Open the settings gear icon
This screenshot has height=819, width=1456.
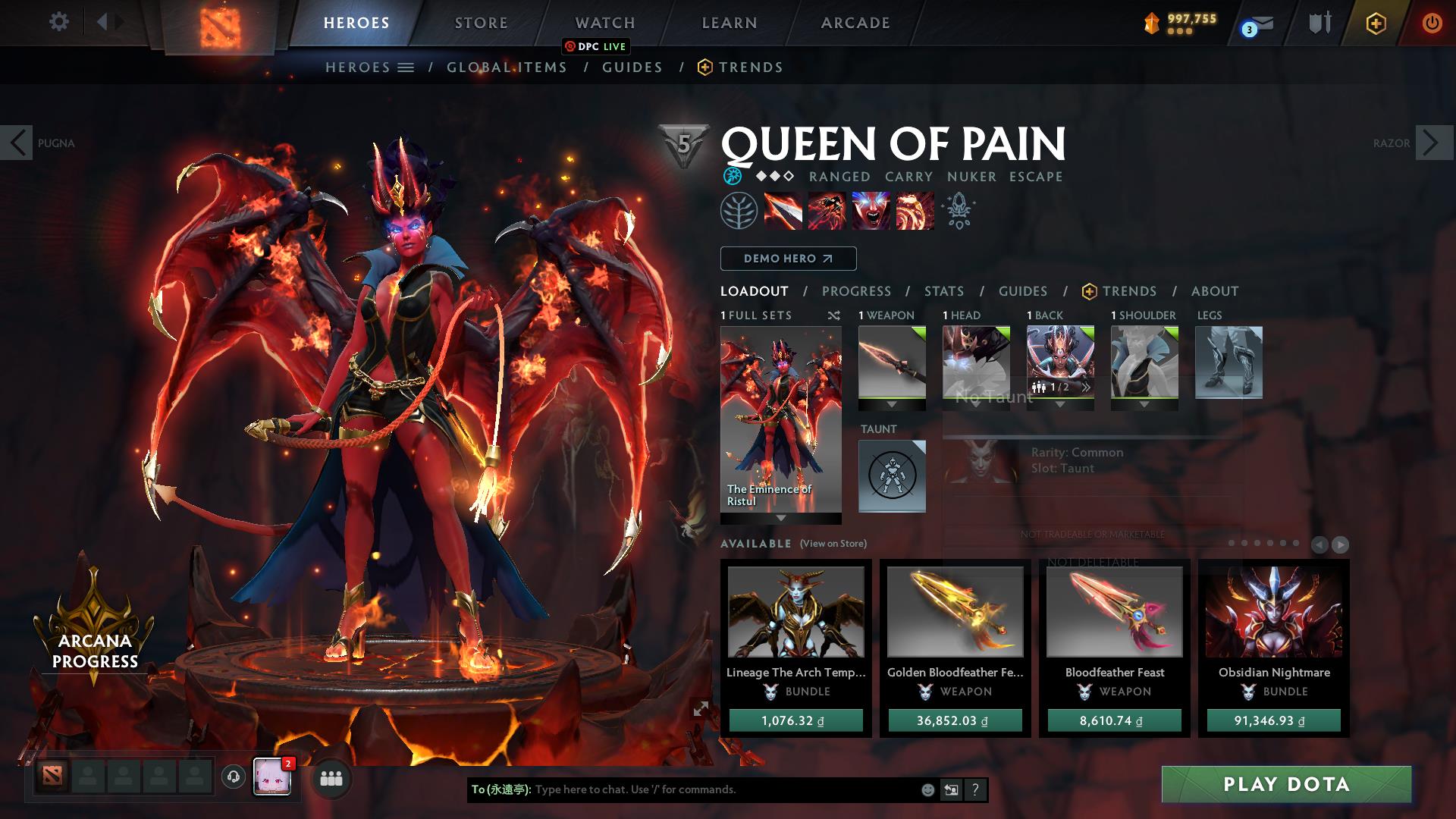59,21
